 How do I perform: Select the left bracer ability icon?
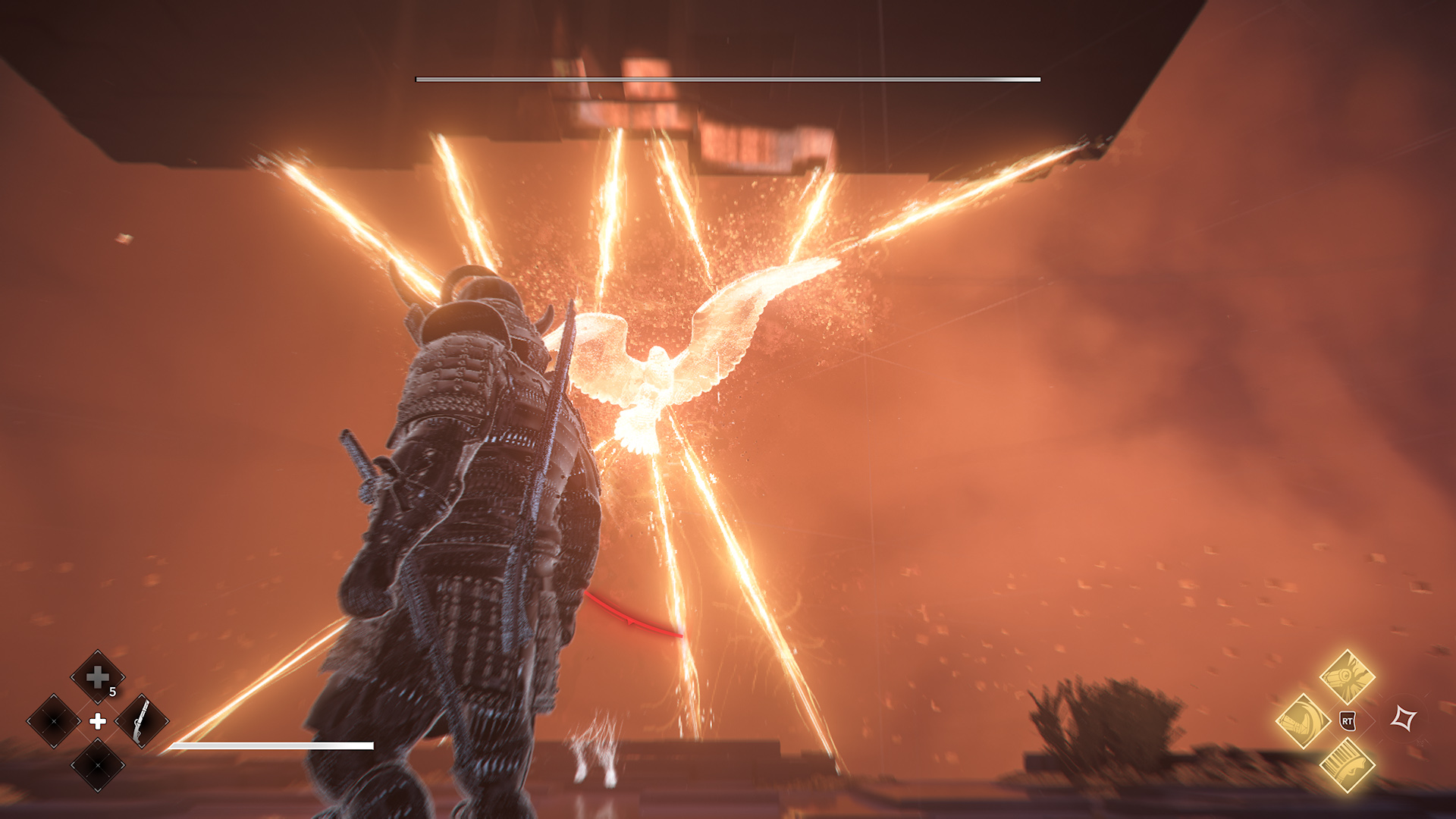1302,720
